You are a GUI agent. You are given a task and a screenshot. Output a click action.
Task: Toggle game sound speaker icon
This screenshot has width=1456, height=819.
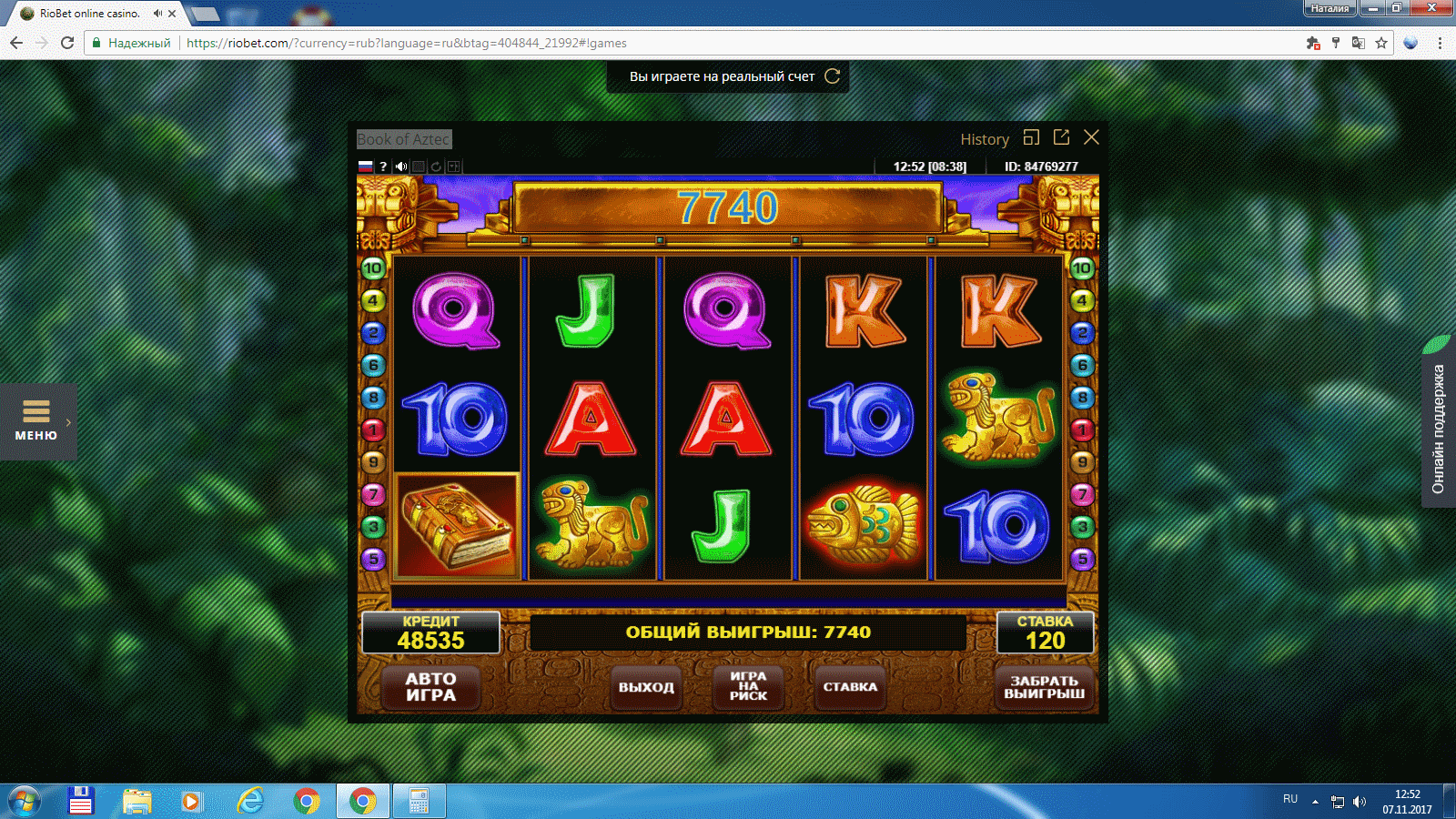[x=401, y=167]
